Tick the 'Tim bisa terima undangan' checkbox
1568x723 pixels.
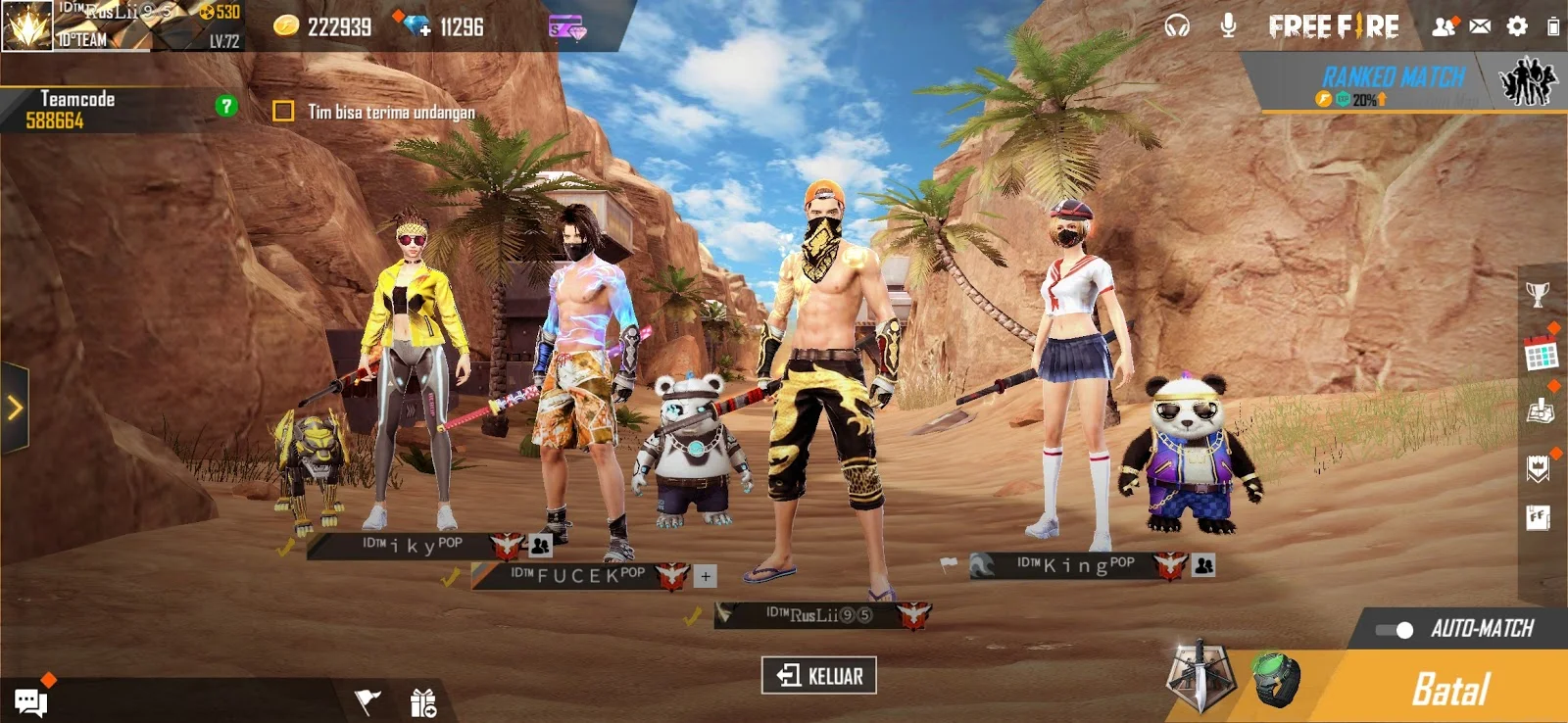click(x=283, y=111)
